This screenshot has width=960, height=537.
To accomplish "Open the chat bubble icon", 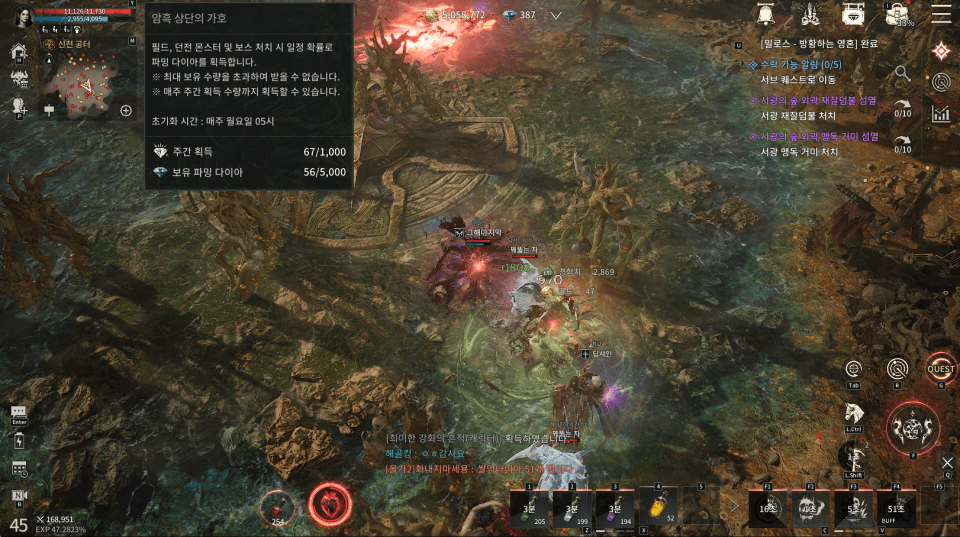I will coord(18,412).
